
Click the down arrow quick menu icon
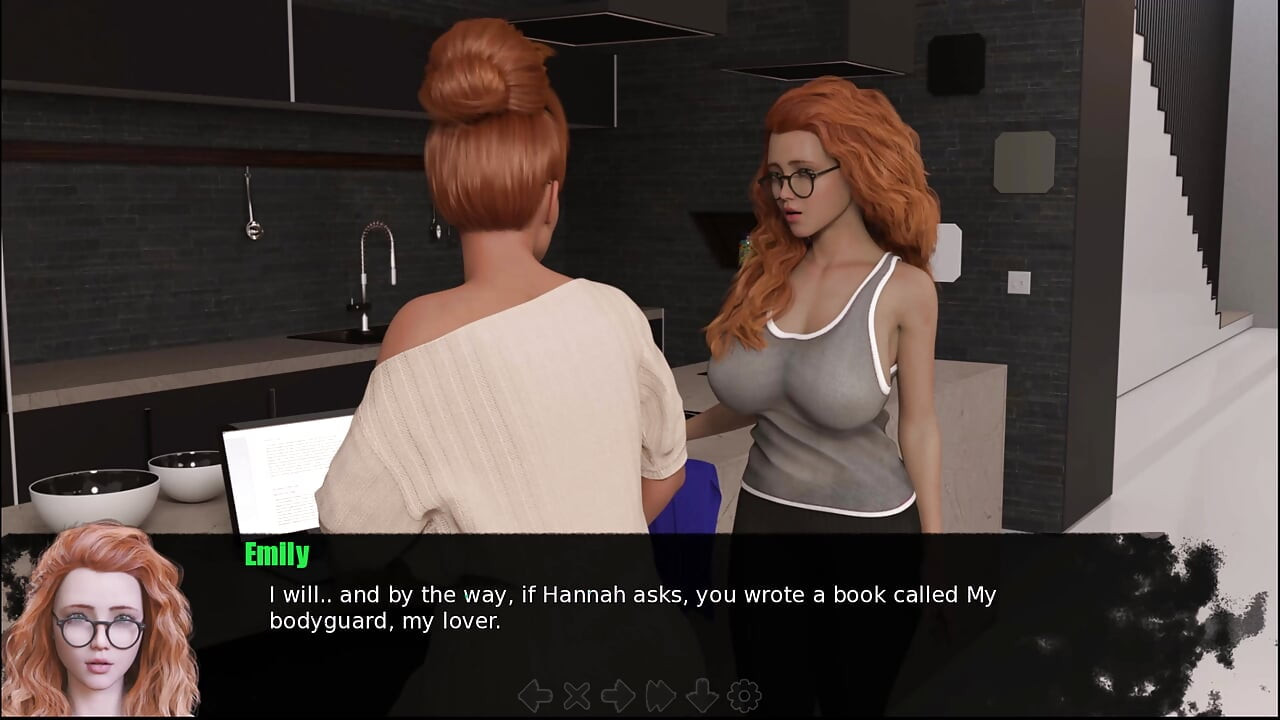coord(702,696)
